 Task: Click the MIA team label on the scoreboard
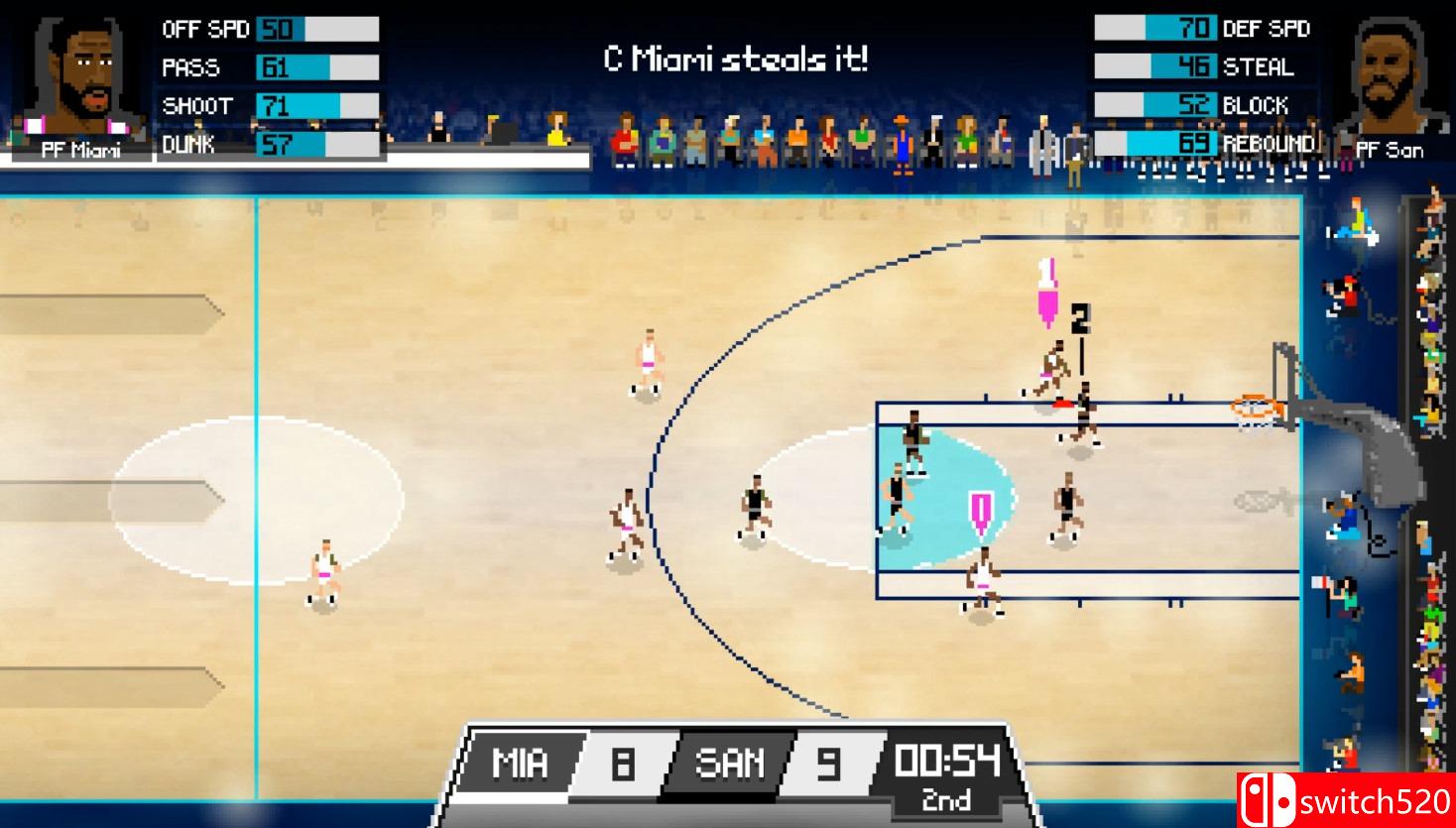point(521,764)
